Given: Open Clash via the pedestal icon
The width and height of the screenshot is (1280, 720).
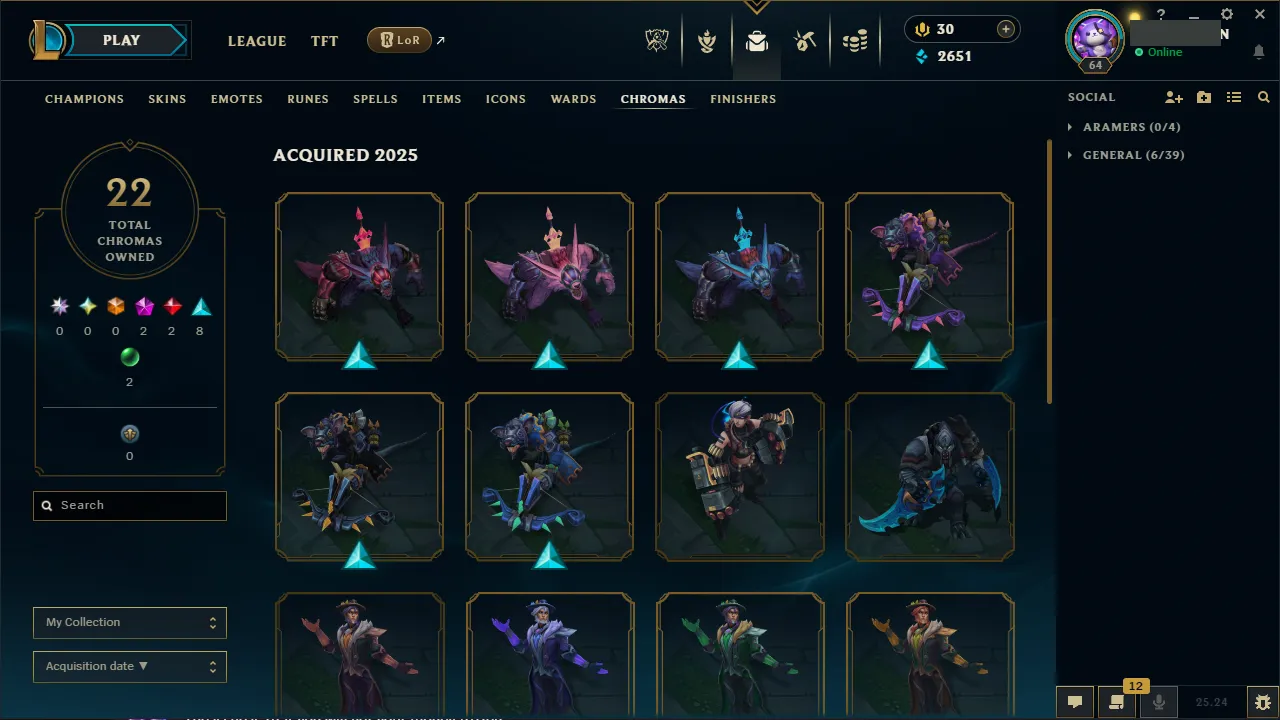Looking at the screenshot, I should point(707,41).
